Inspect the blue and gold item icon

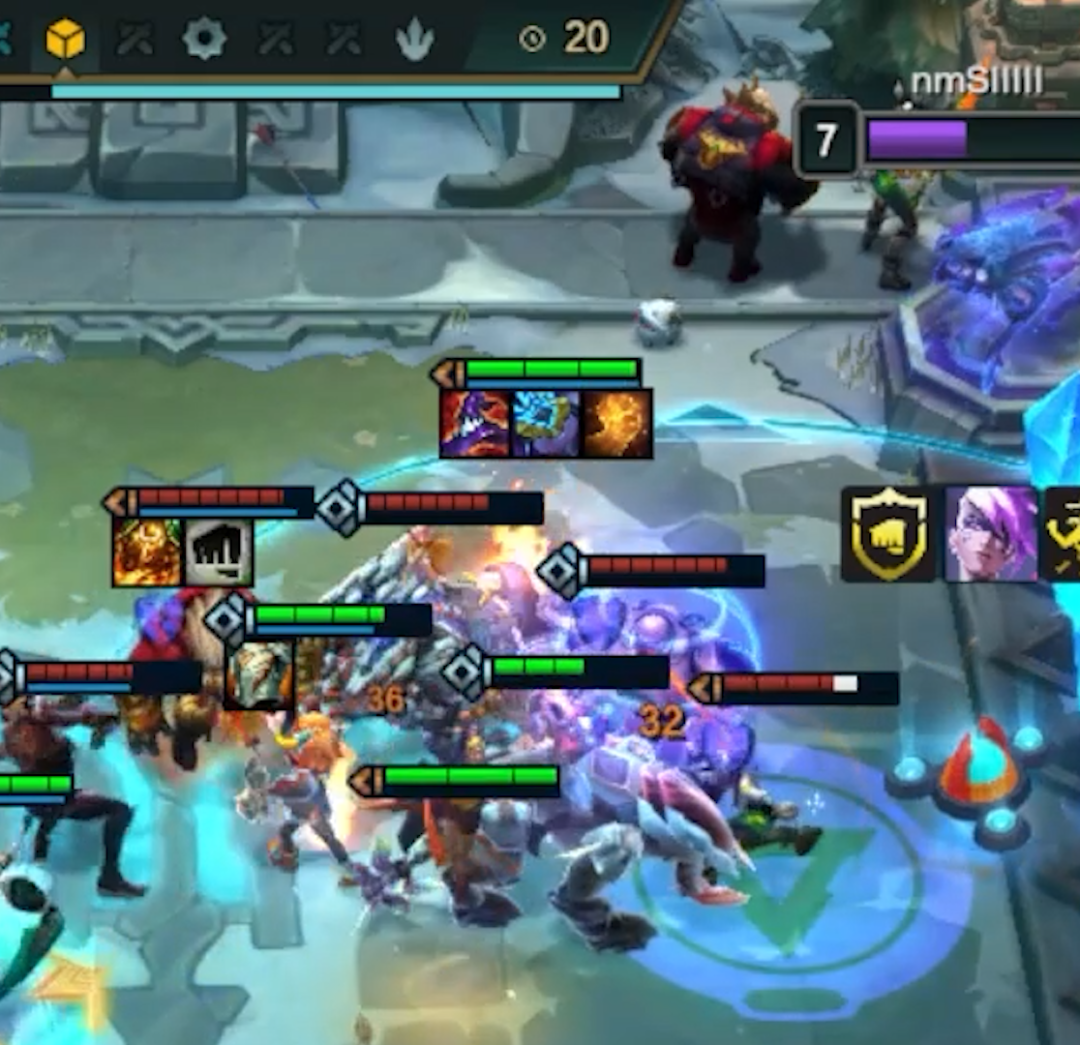pyautogui.click(x=546, y=424)
